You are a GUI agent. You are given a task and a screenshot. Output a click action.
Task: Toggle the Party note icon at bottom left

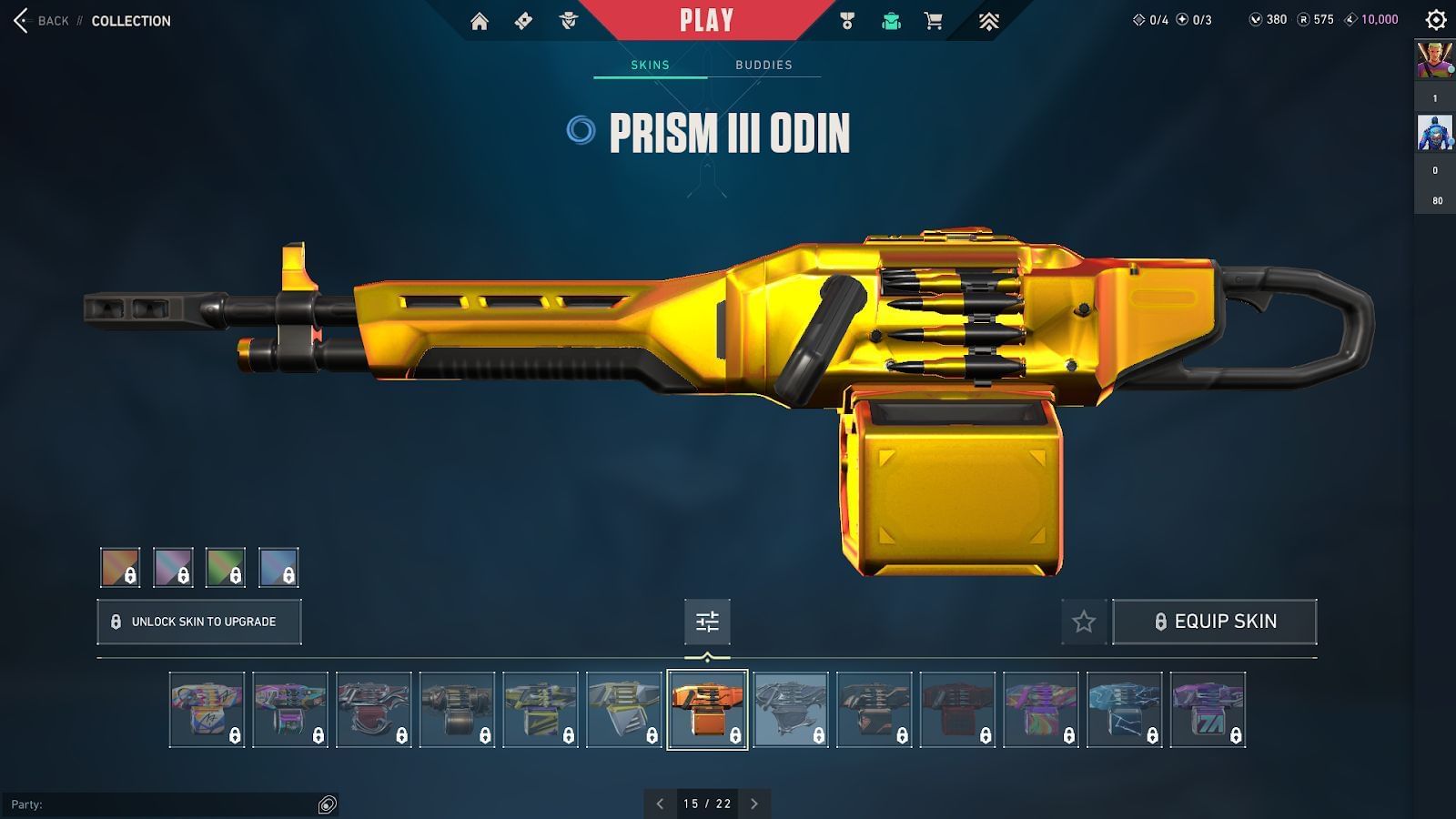[325, 804]
